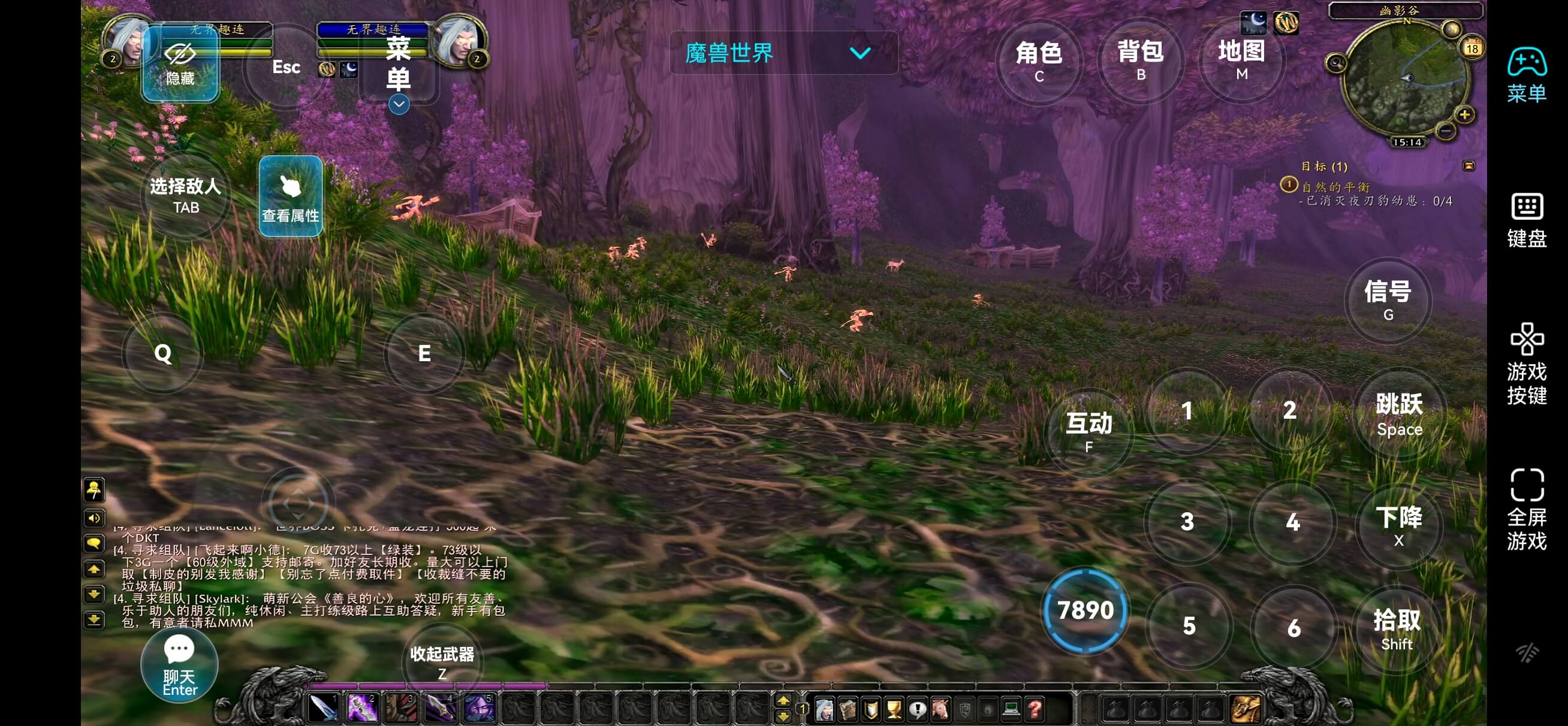Open the 背包 bag button
1568x726 pixels.
(x=1140, y=60)
